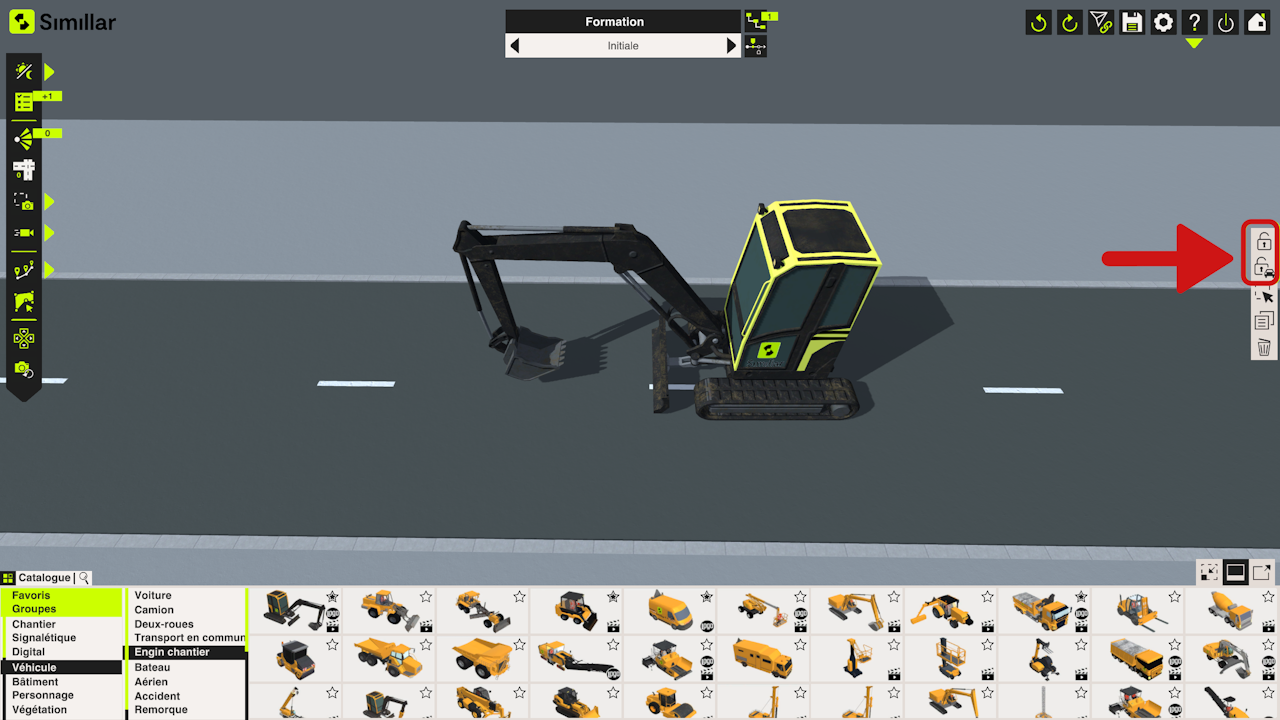Open the Personnage catalogue category

(43, 696)
